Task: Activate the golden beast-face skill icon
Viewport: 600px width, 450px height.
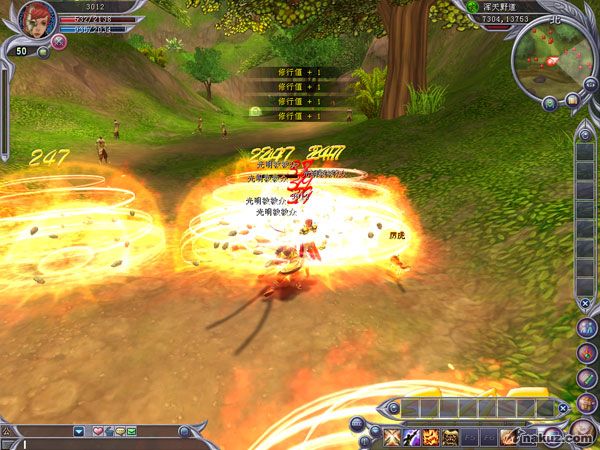Action: (x=451, y=436)
